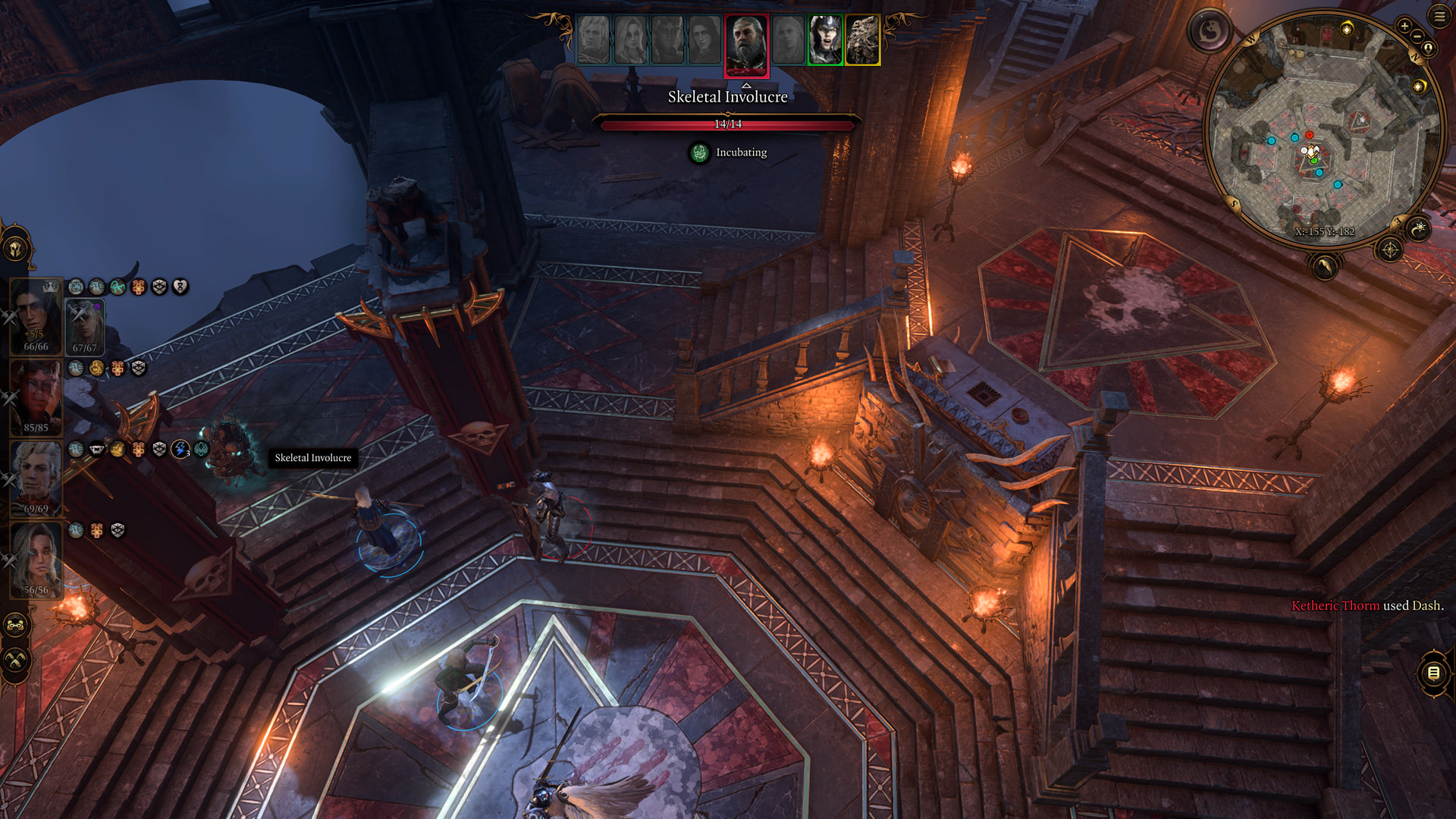
Task: Zoom in the minimap with plus button
Action: [1404, 26]
